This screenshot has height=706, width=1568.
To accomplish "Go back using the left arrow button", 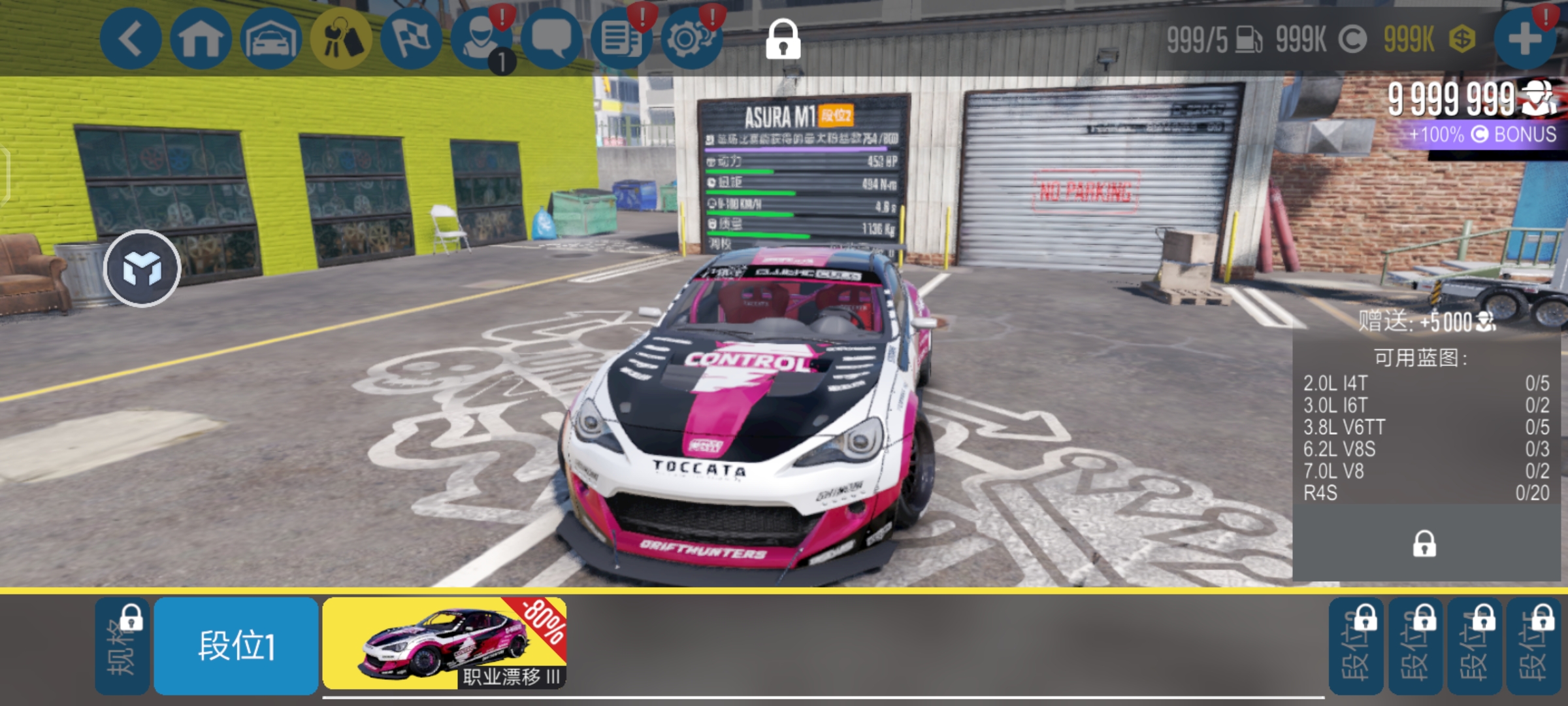I will (x=130, y=39).
